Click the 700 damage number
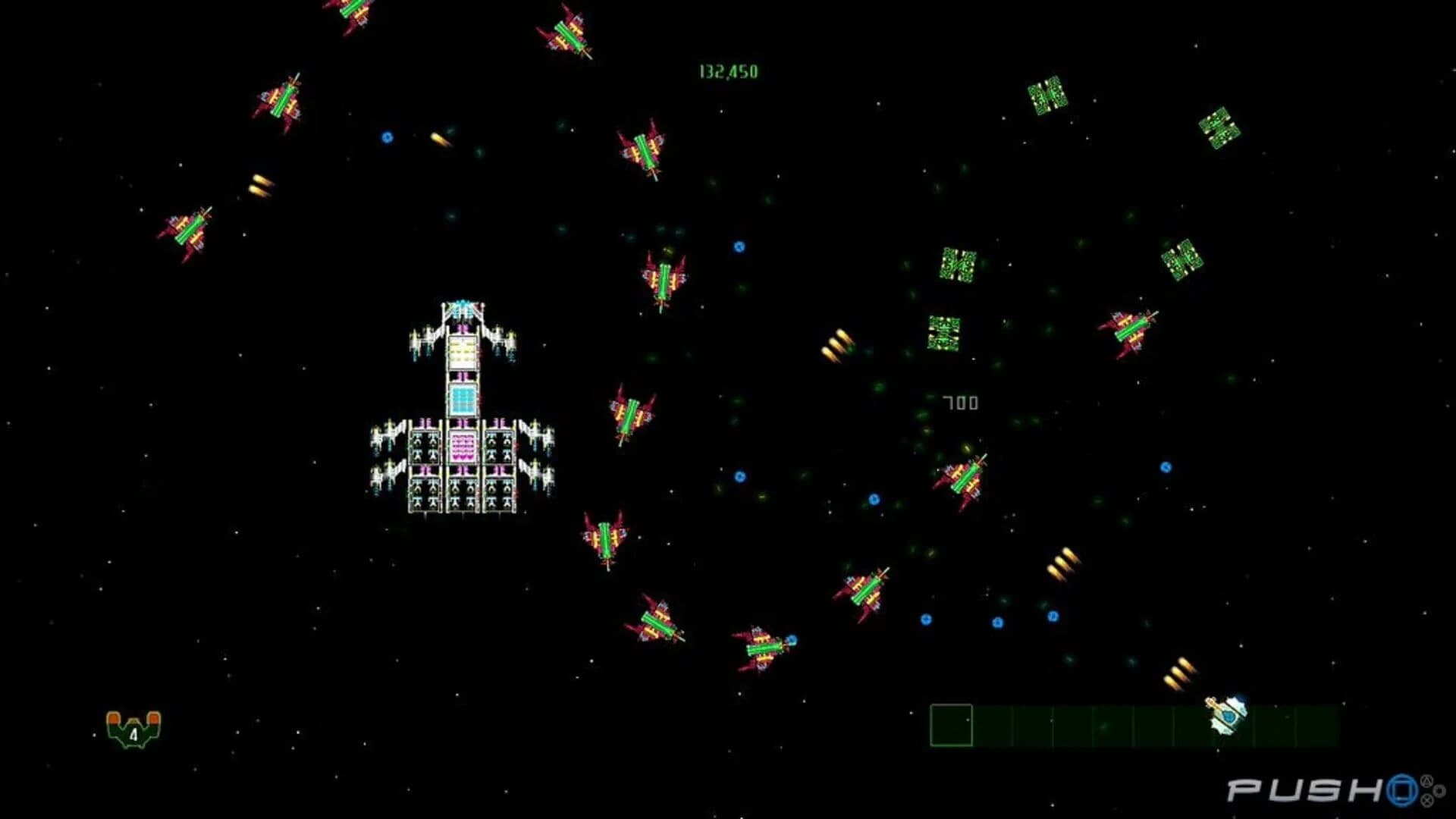 click(x=961, y=402)
